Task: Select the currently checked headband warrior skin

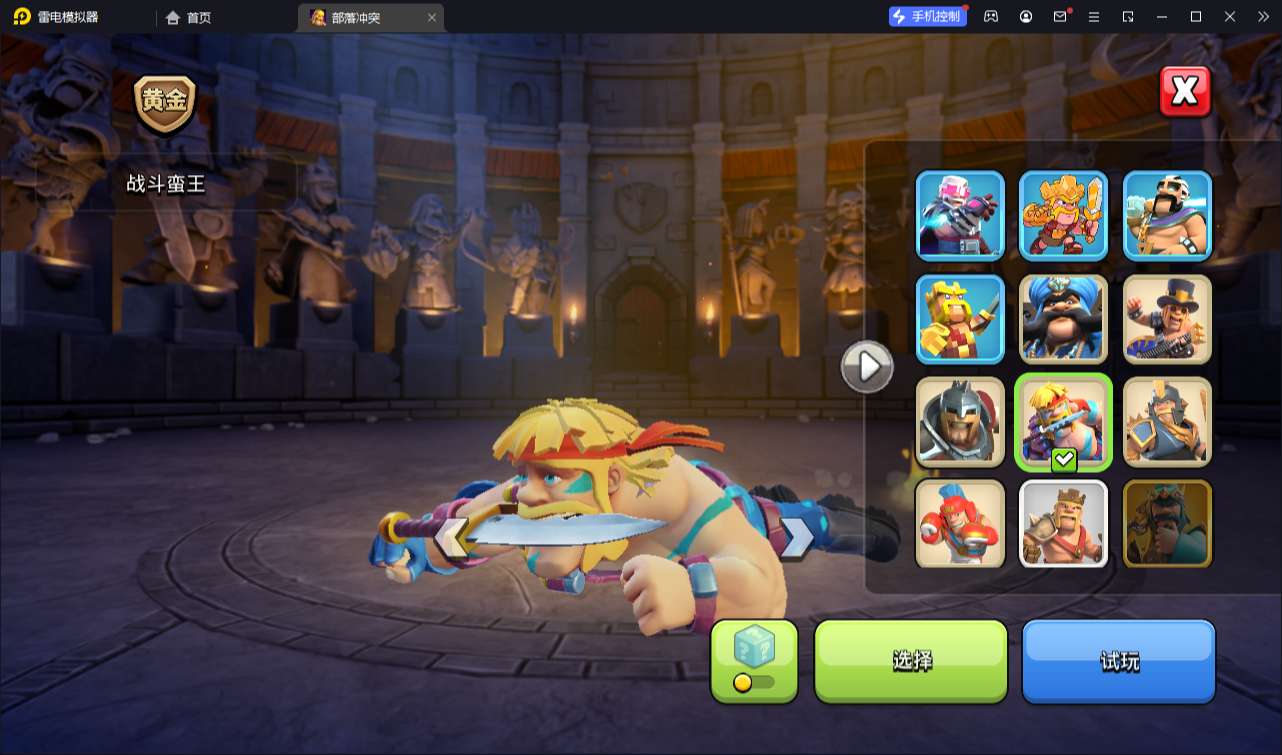Action: [1063, 421]
